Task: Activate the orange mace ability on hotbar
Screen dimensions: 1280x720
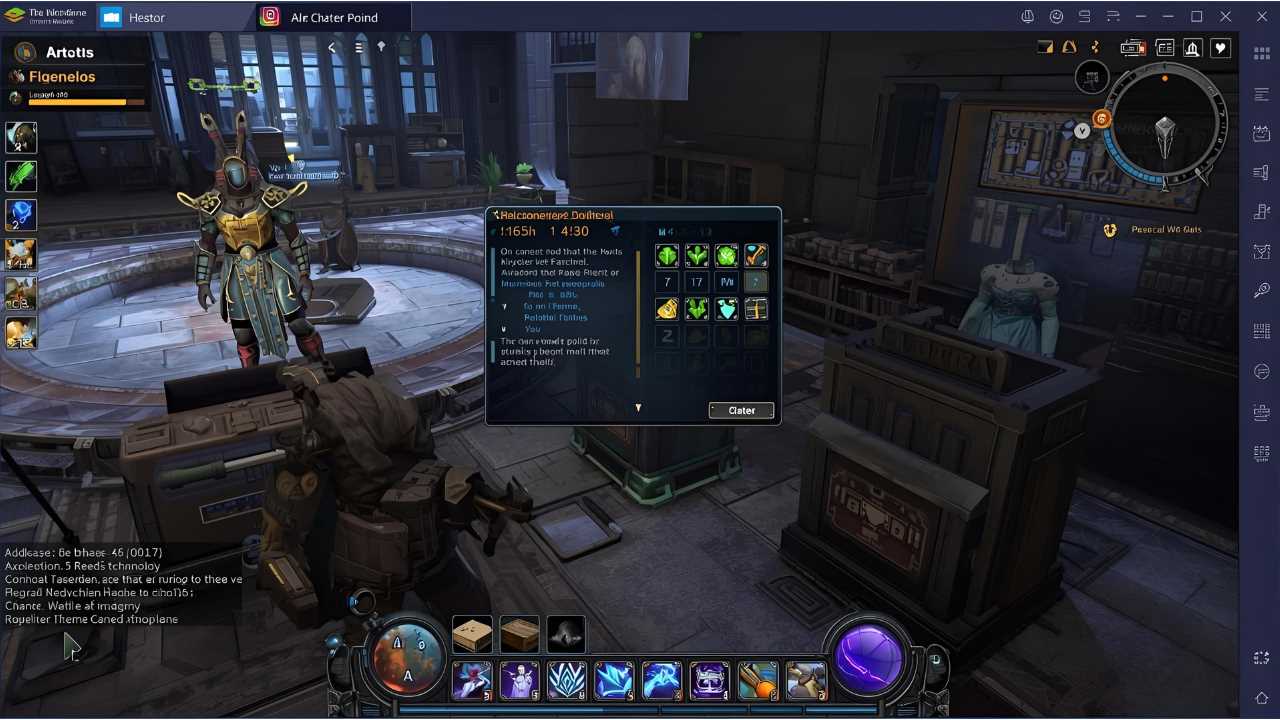Action: 758,680
